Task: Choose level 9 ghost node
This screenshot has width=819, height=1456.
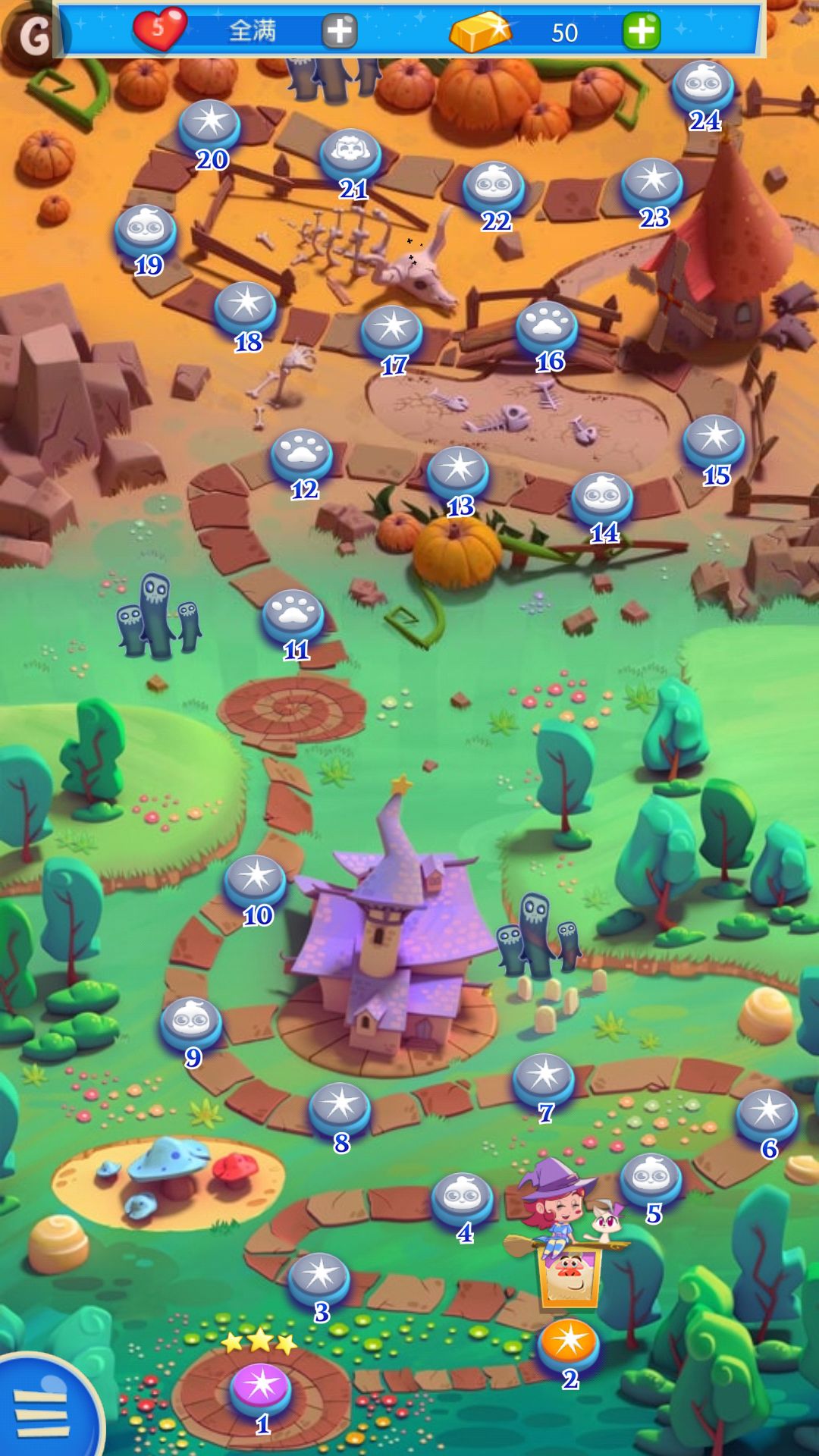Action: tap(191, 1021)
